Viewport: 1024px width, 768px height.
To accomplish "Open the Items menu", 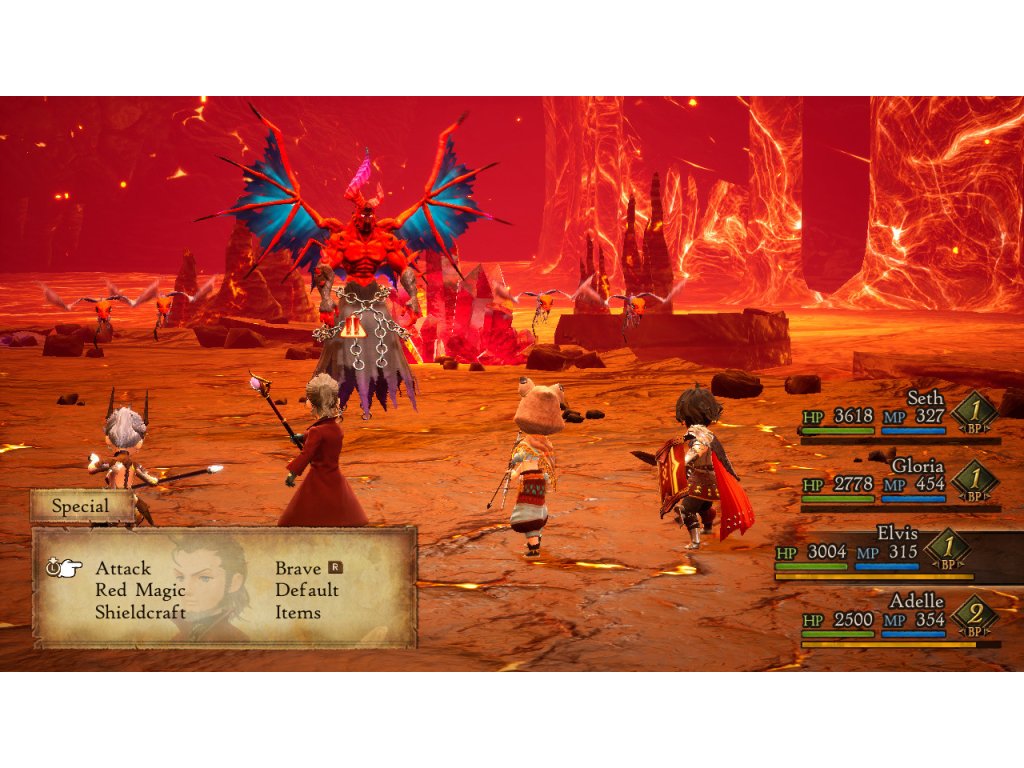I will tap(298, 612).
